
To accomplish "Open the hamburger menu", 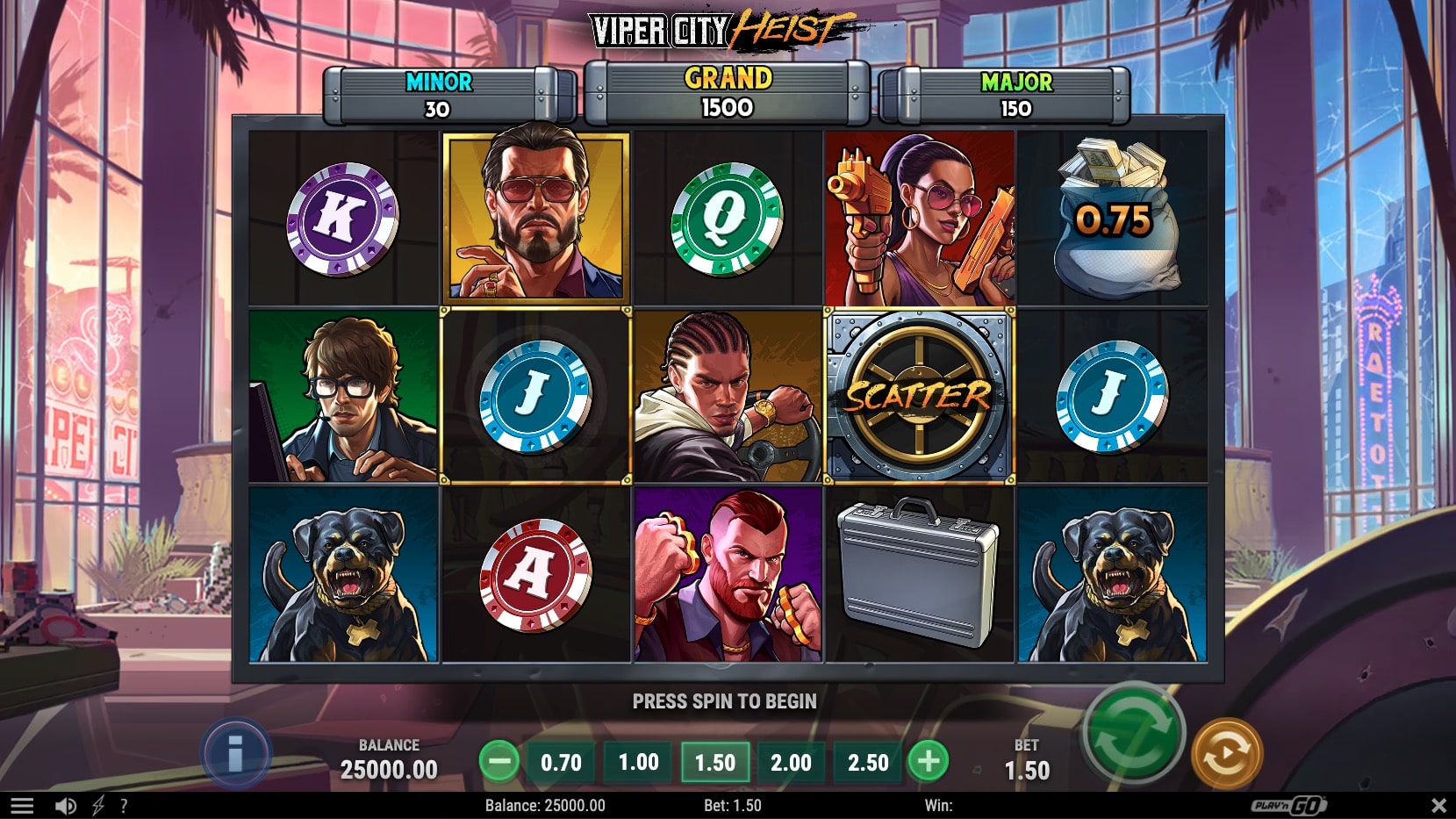I will (x=24, y=804).
